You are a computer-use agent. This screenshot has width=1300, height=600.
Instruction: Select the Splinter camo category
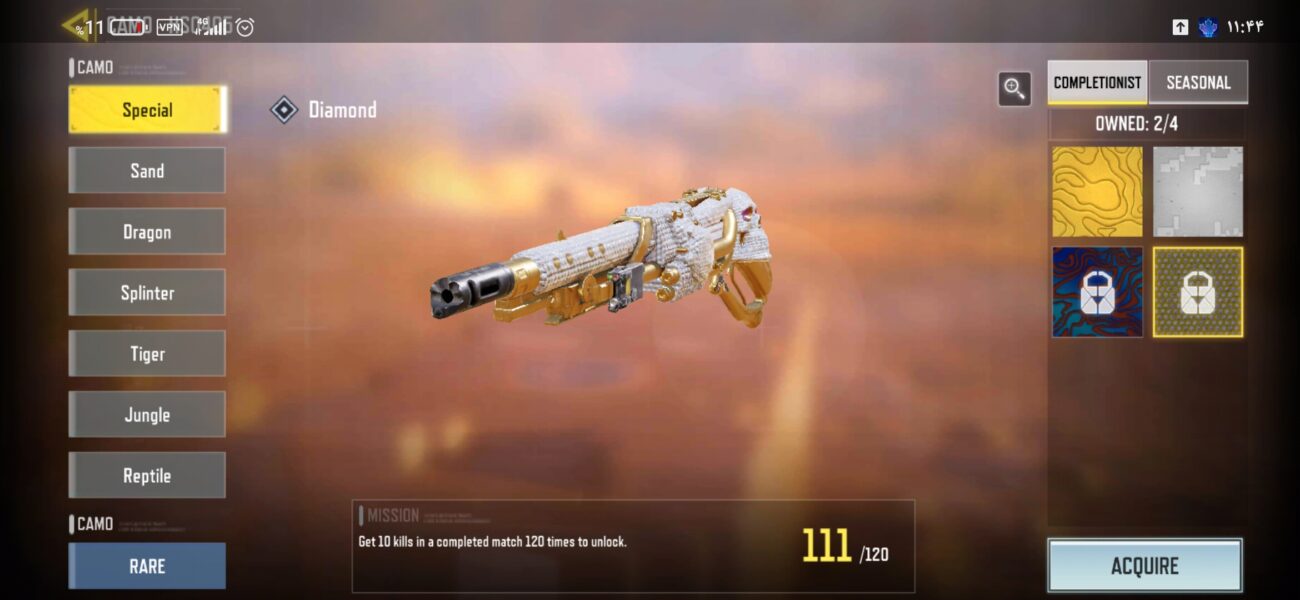point(147,293)
